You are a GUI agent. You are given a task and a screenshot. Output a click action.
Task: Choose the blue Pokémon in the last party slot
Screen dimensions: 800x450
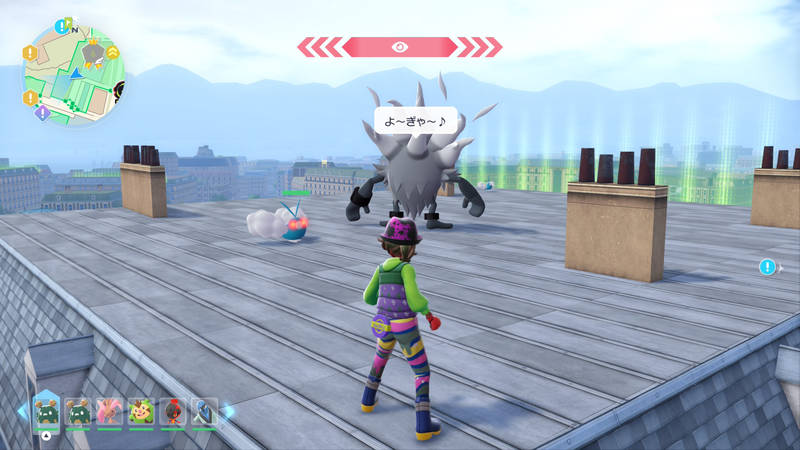tap(202, 411)
